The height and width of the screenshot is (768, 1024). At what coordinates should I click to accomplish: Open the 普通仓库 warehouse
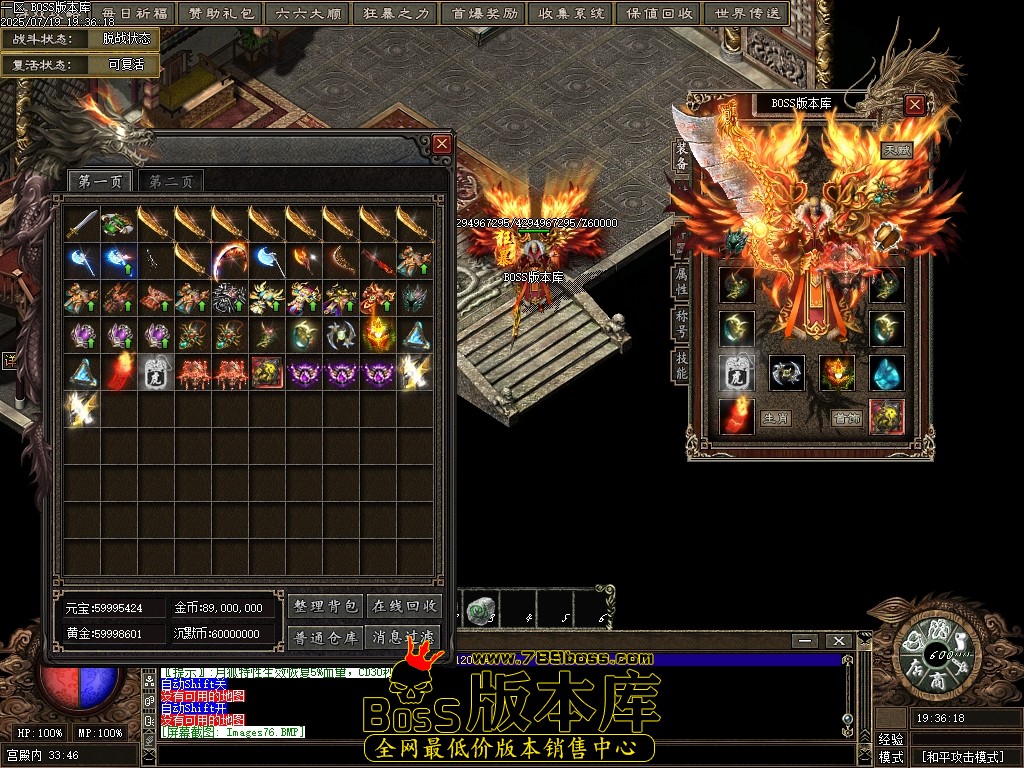click(x=325, y=637)
